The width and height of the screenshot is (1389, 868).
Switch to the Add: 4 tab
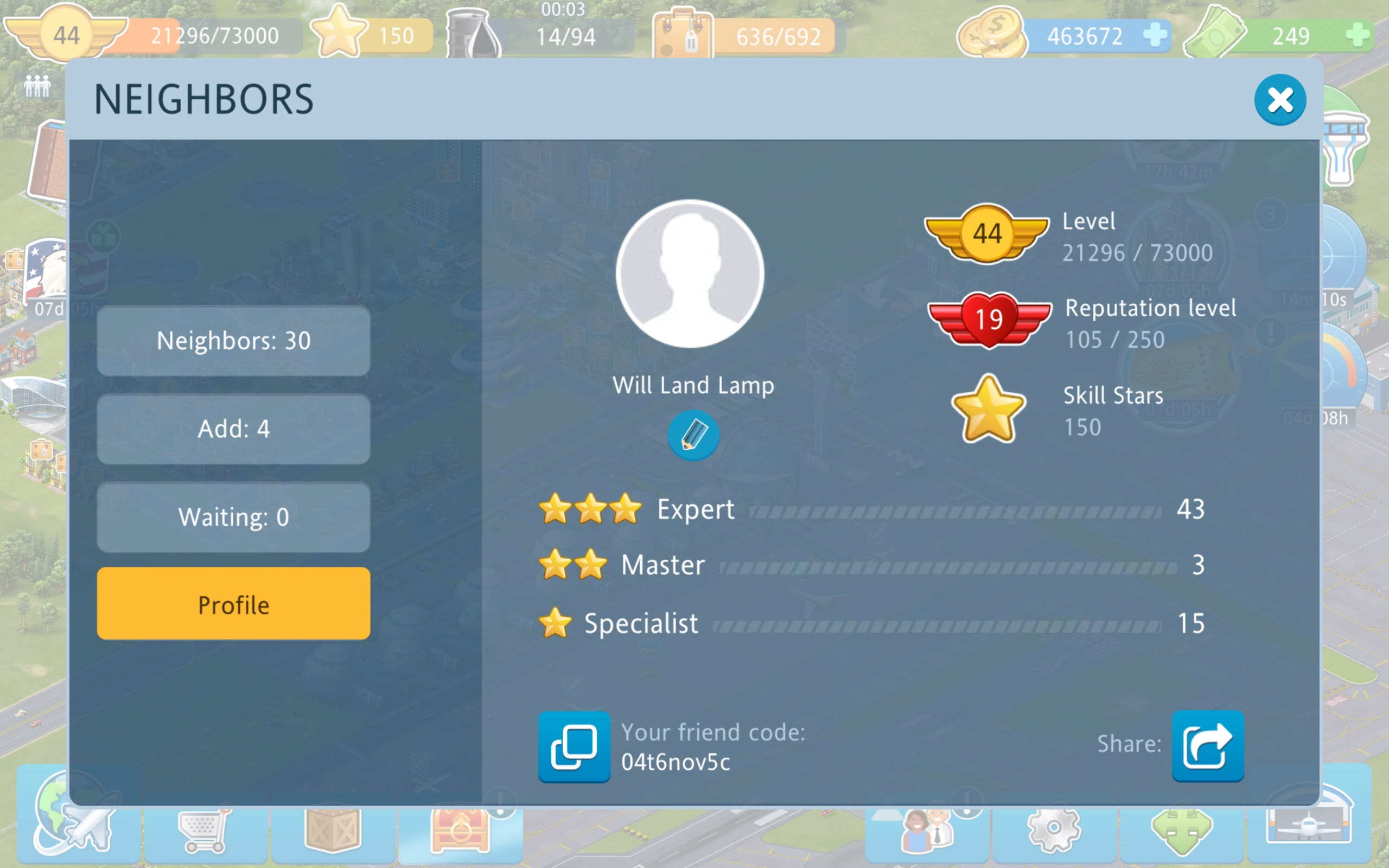(233, 429)
